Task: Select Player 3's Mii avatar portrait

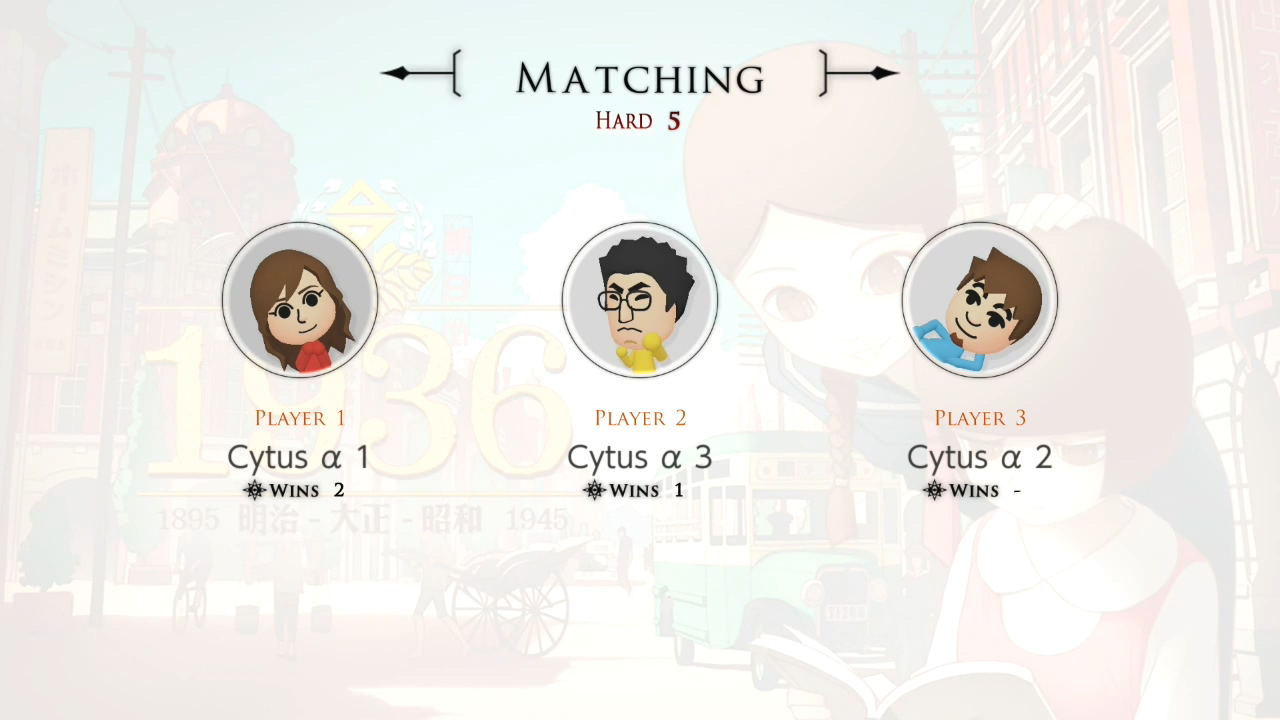Action: [x=980, y=300]
